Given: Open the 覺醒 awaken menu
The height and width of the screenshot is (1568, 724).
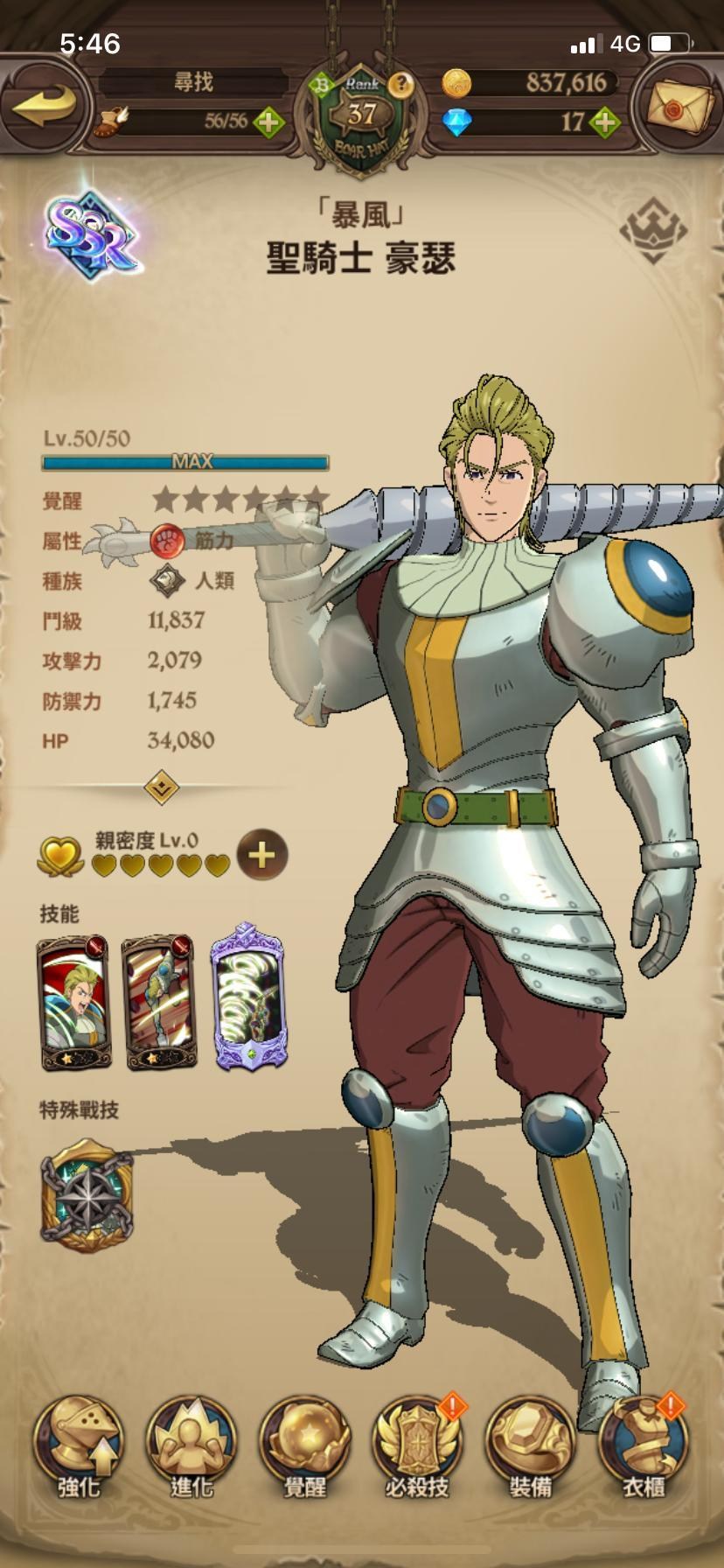Looking at the screenshot, I should tap(304, 1446).
